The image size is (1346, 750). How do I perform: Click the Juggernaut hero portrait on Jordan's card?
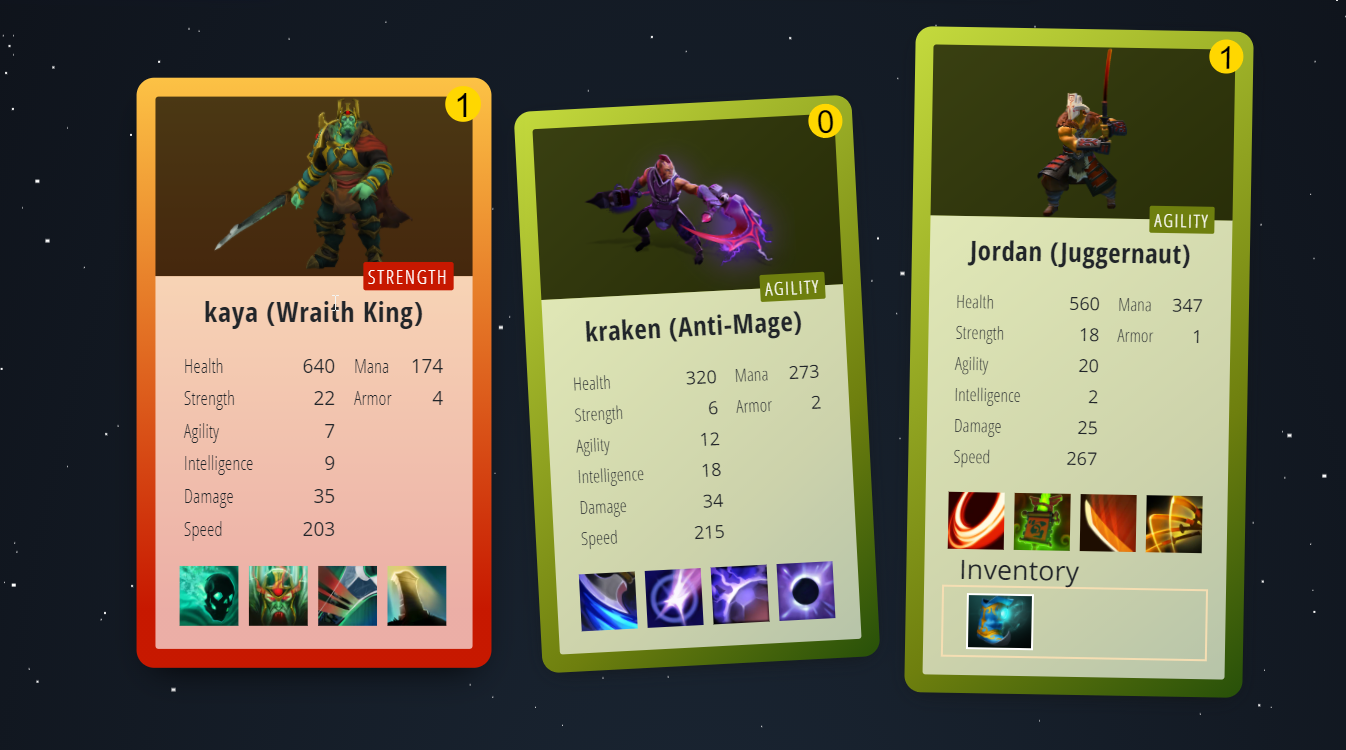tap(1080, 130)
